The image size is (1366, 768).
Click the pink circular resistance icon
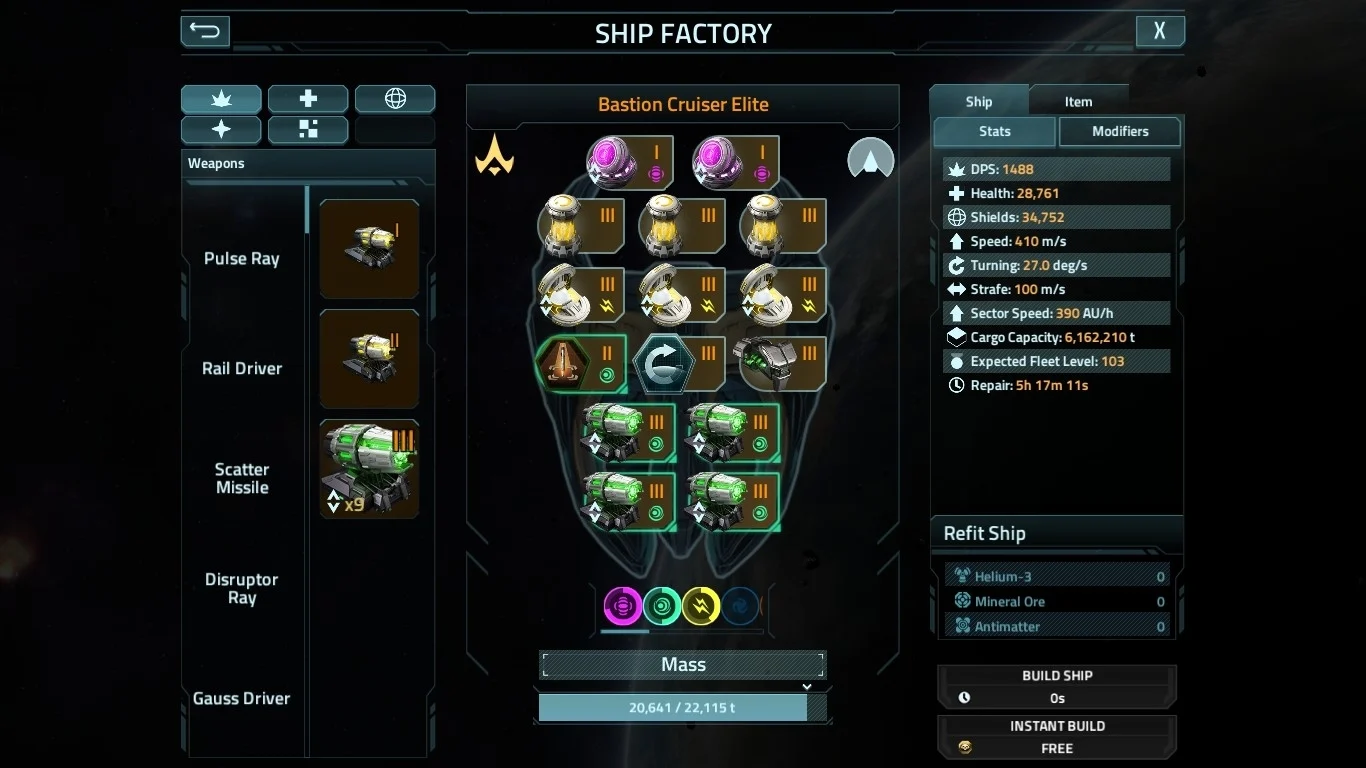tap(622, 606)
